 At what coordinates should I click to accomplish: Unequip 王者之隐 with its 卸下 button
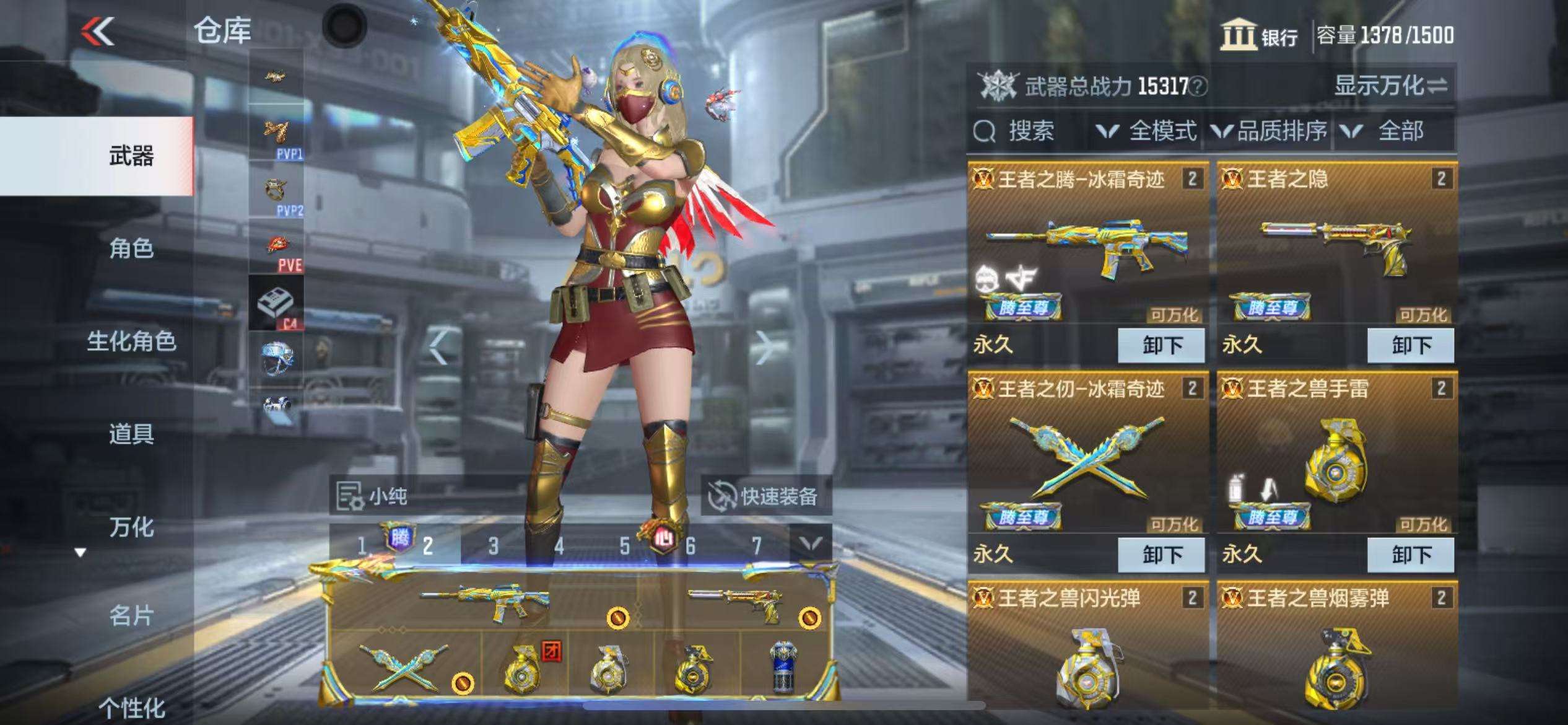pyautogui.click(x=1410, y=345)
